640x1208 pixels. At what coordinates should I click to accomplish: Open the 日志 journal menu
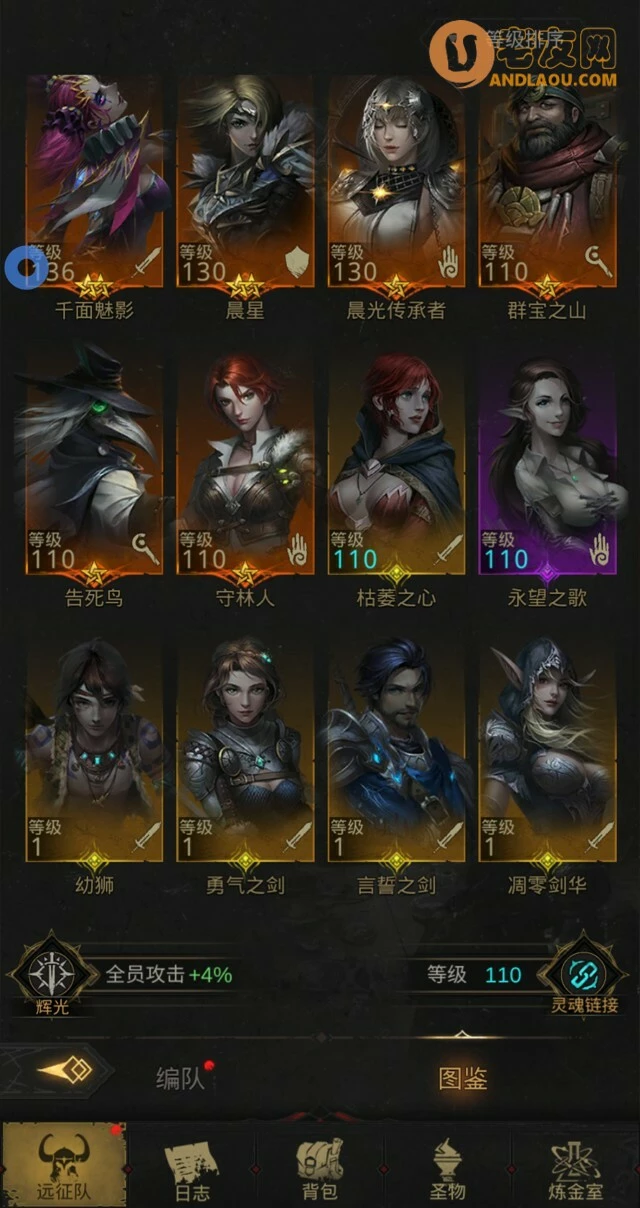191,1166
